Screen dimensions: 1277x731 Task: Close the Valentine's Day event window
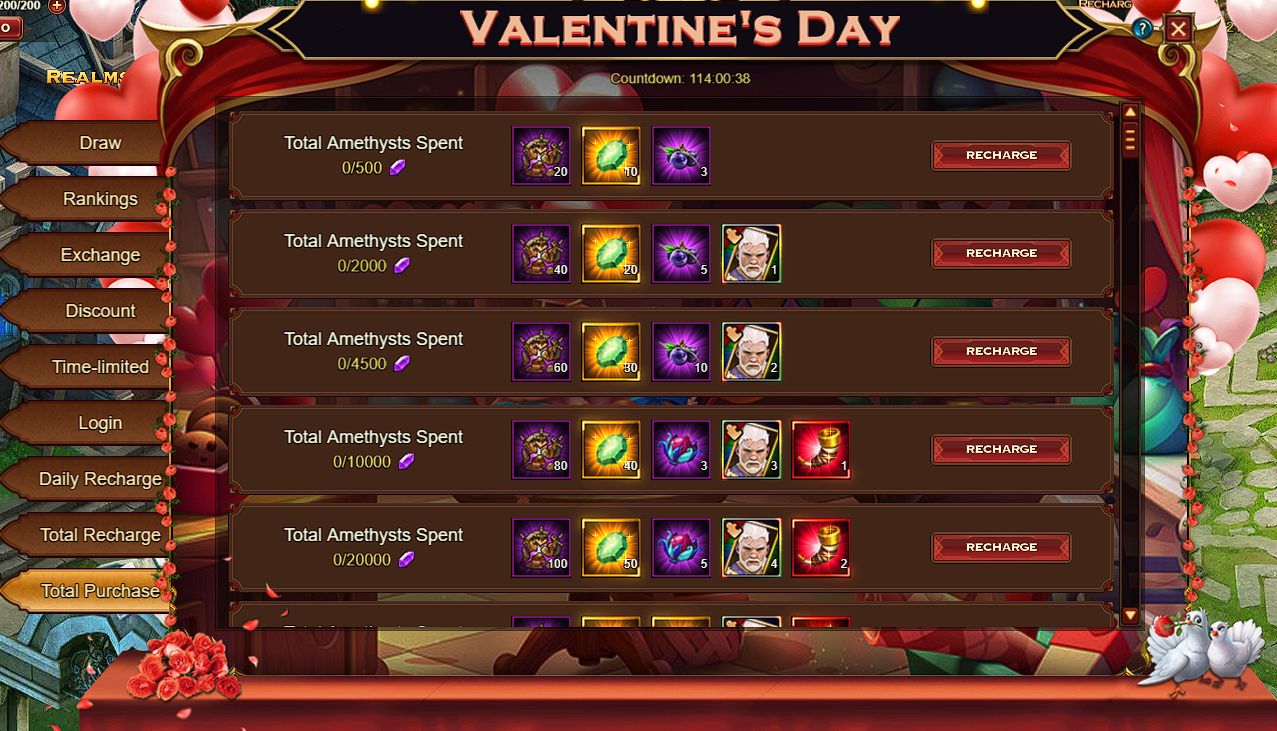1178,29
